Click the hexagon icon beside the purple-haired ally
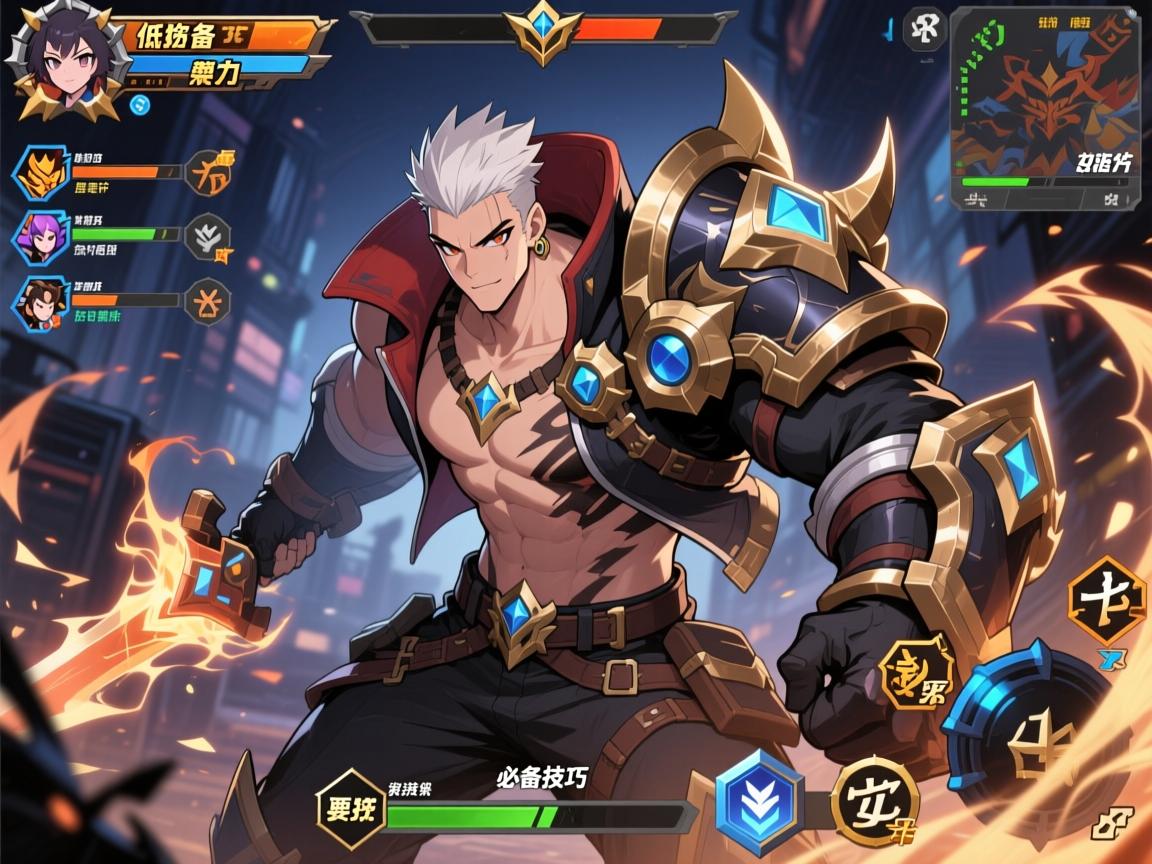 208,237
